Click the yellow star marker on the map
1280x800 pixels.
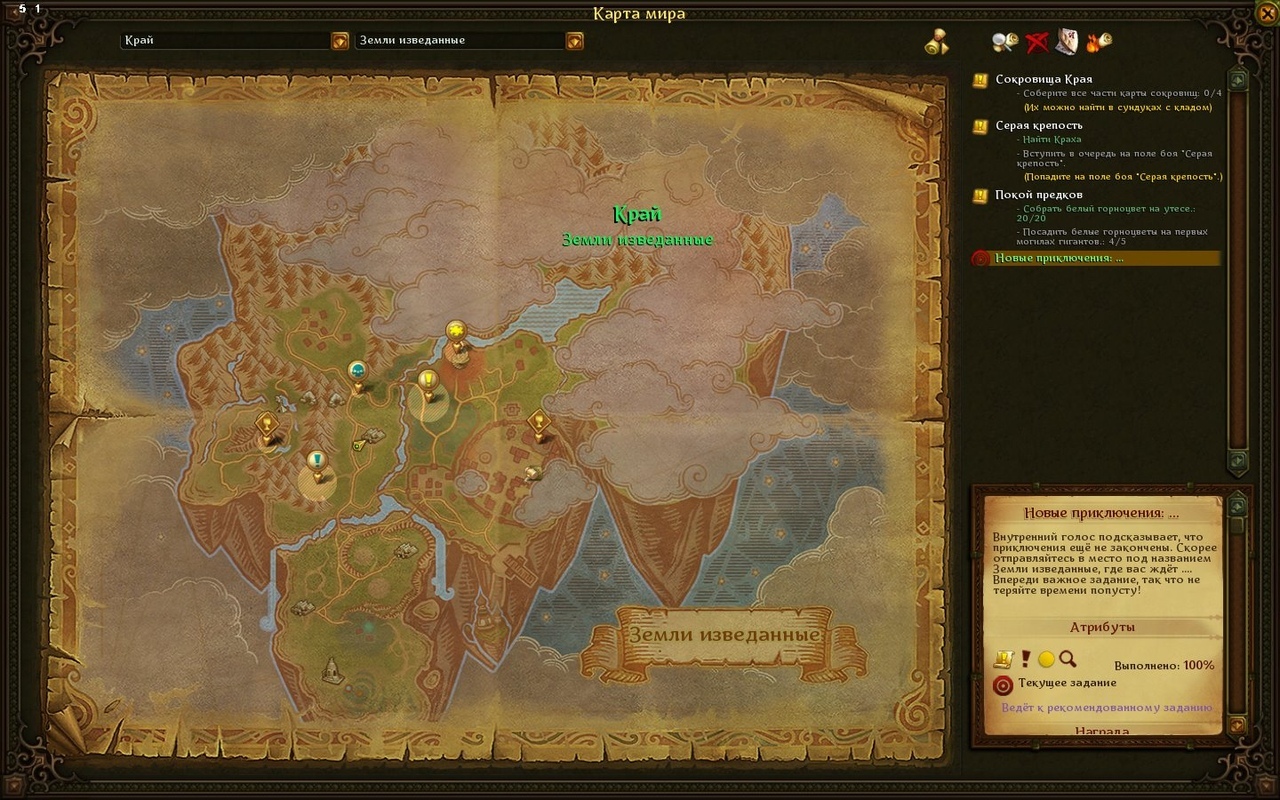tap(456, 332)
